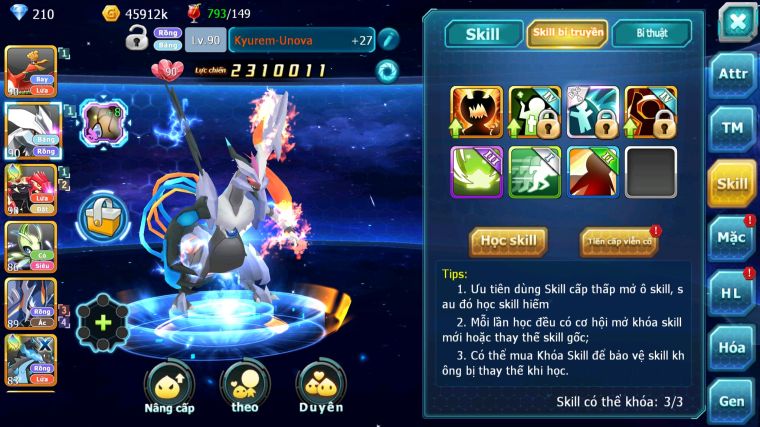Switch to the TM side tab
This screenshot has height=427, width=760.
[x=733, y=128]
